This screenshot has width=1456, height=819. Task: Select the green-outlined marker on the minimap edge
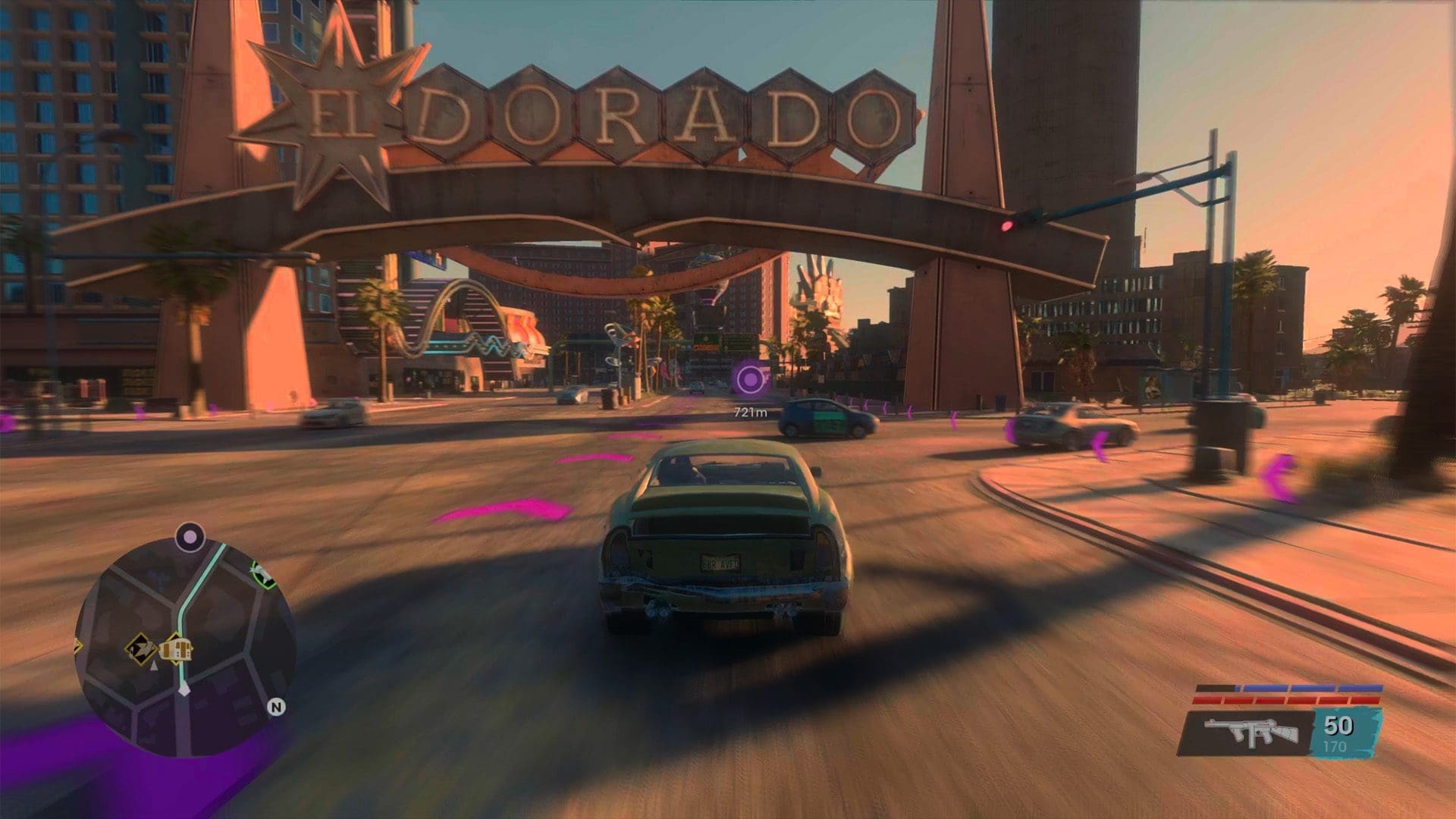[x=263, y=574]
